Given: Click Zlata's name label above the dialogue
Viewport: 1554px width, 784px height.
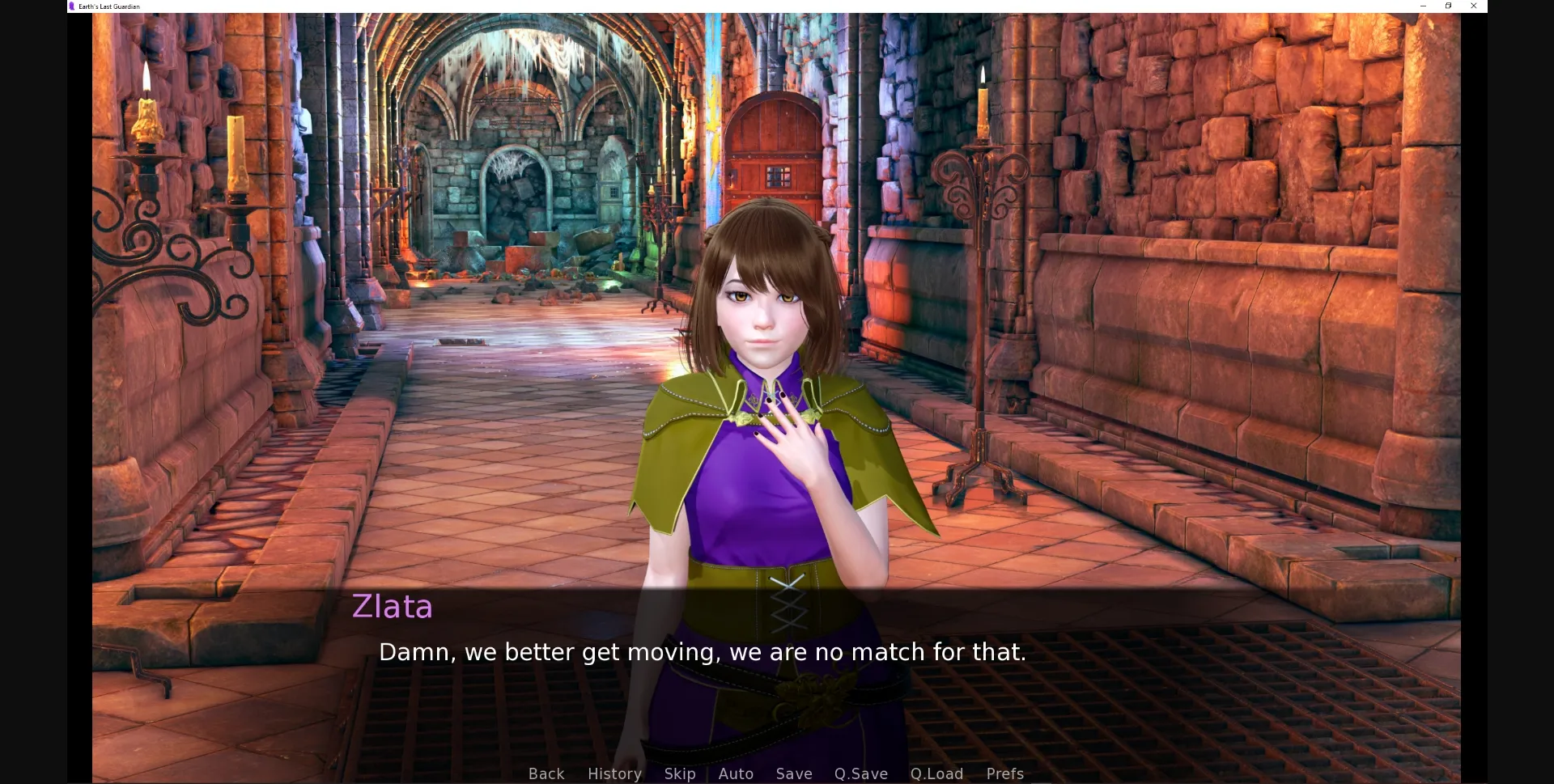Looking at the screenshot, I should (392, 606).
